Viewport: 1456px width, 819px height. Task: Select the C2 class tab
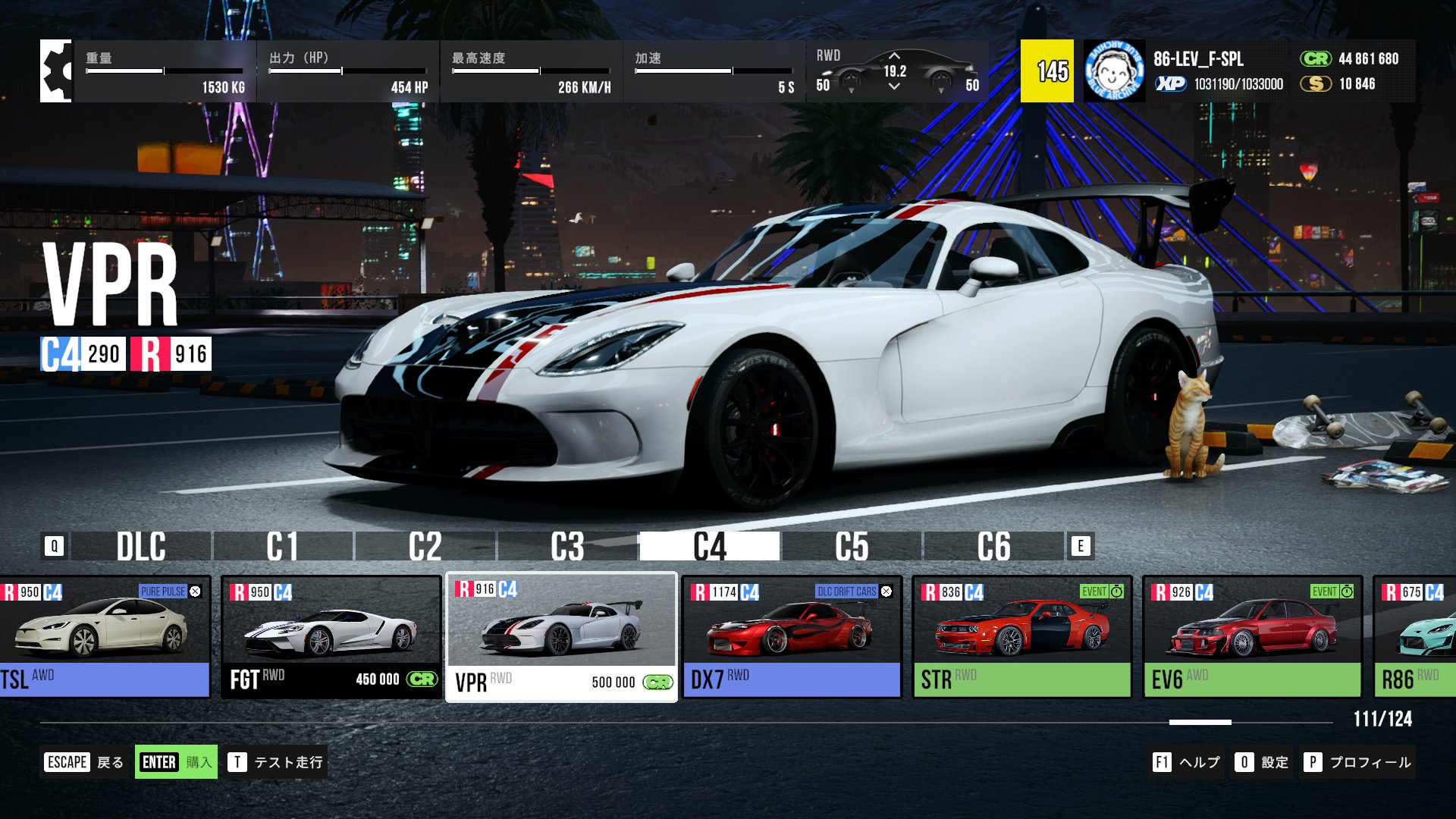pyautogui.click(x=425, y=546)
